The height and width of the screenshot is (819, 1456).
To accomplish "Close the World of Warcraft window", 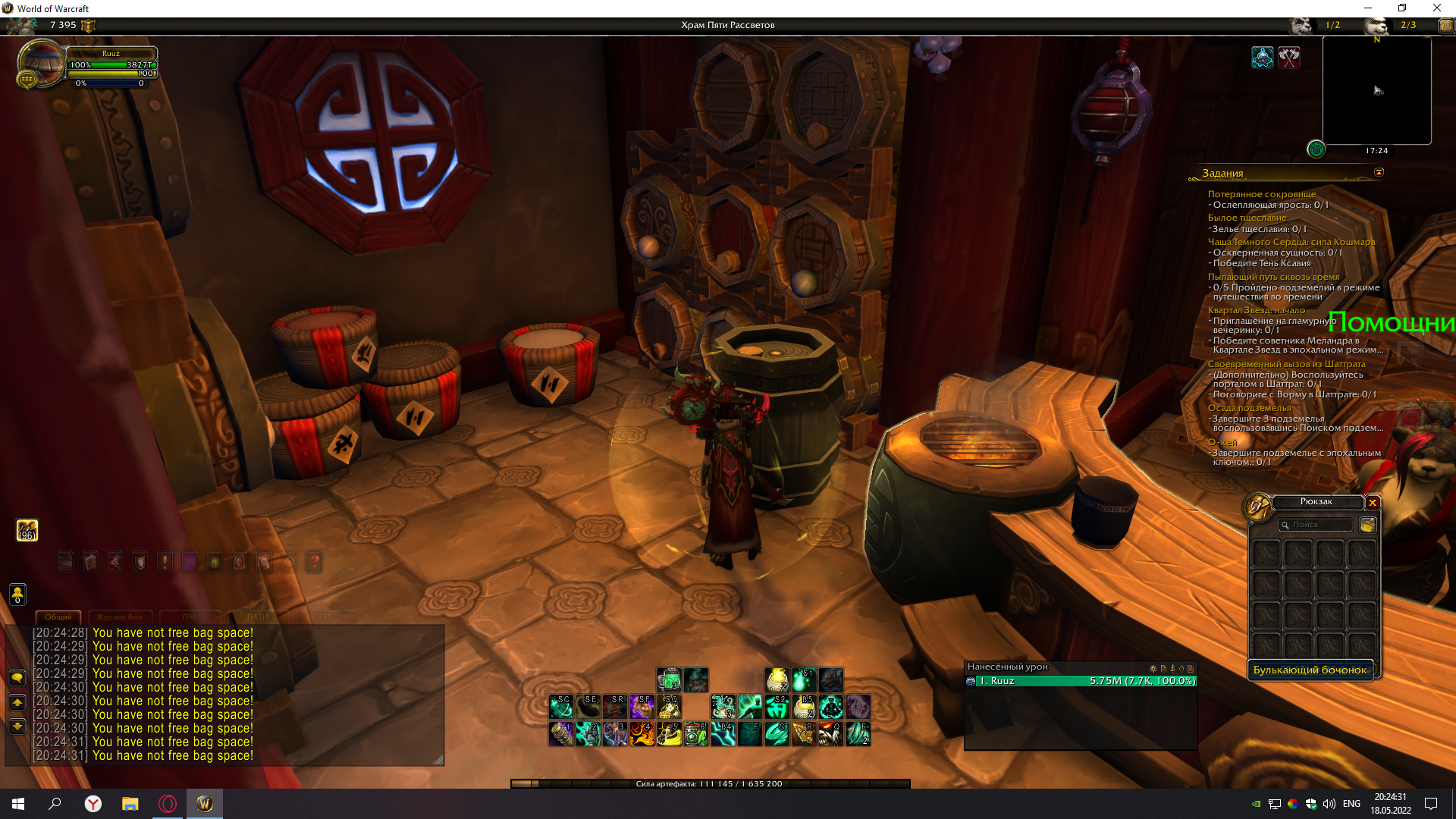I will (1436, 8).
